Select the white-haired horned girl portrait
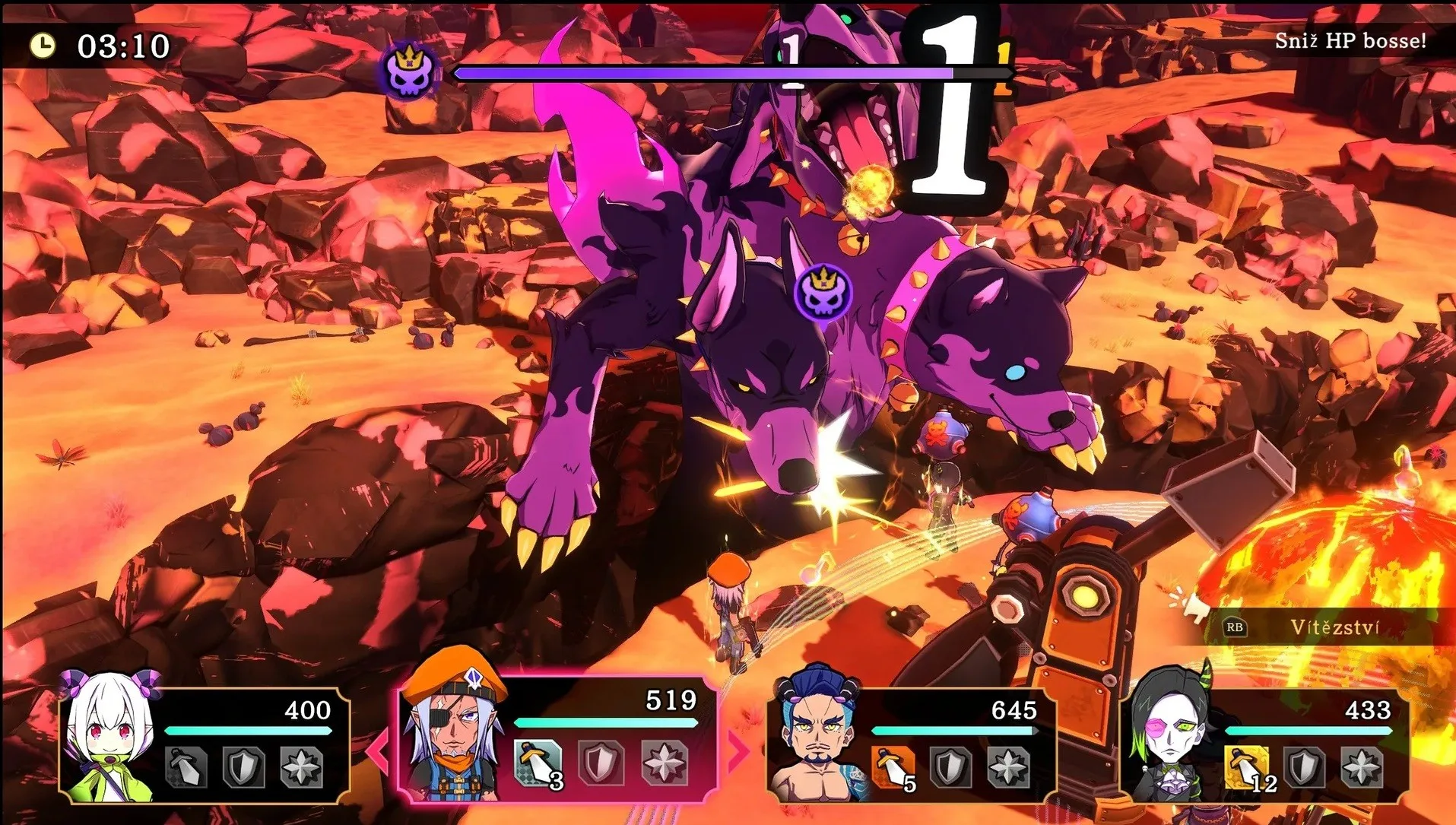 111,735
